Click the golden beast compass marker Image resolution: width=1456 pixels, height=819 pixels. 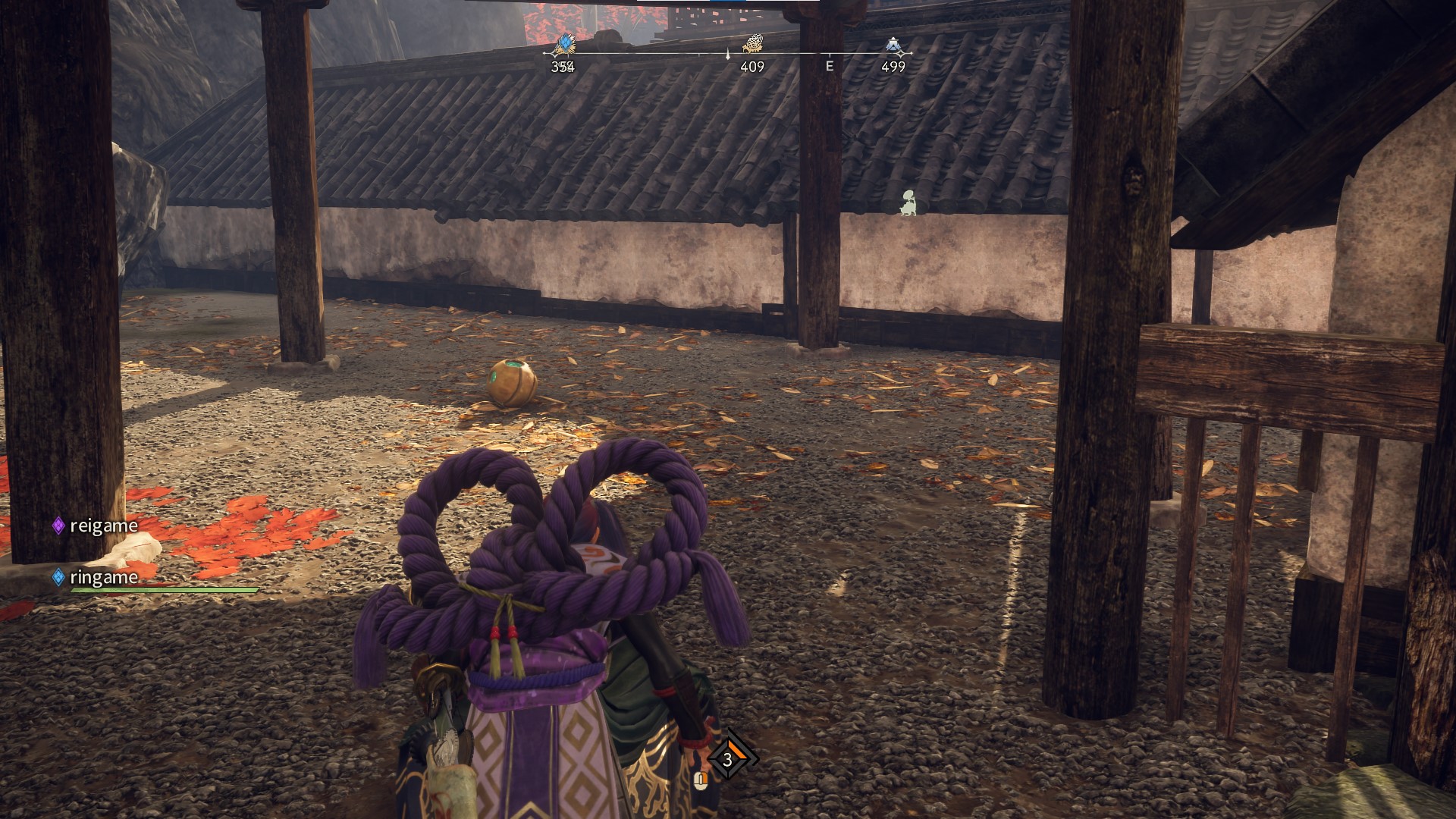[752, 44]
